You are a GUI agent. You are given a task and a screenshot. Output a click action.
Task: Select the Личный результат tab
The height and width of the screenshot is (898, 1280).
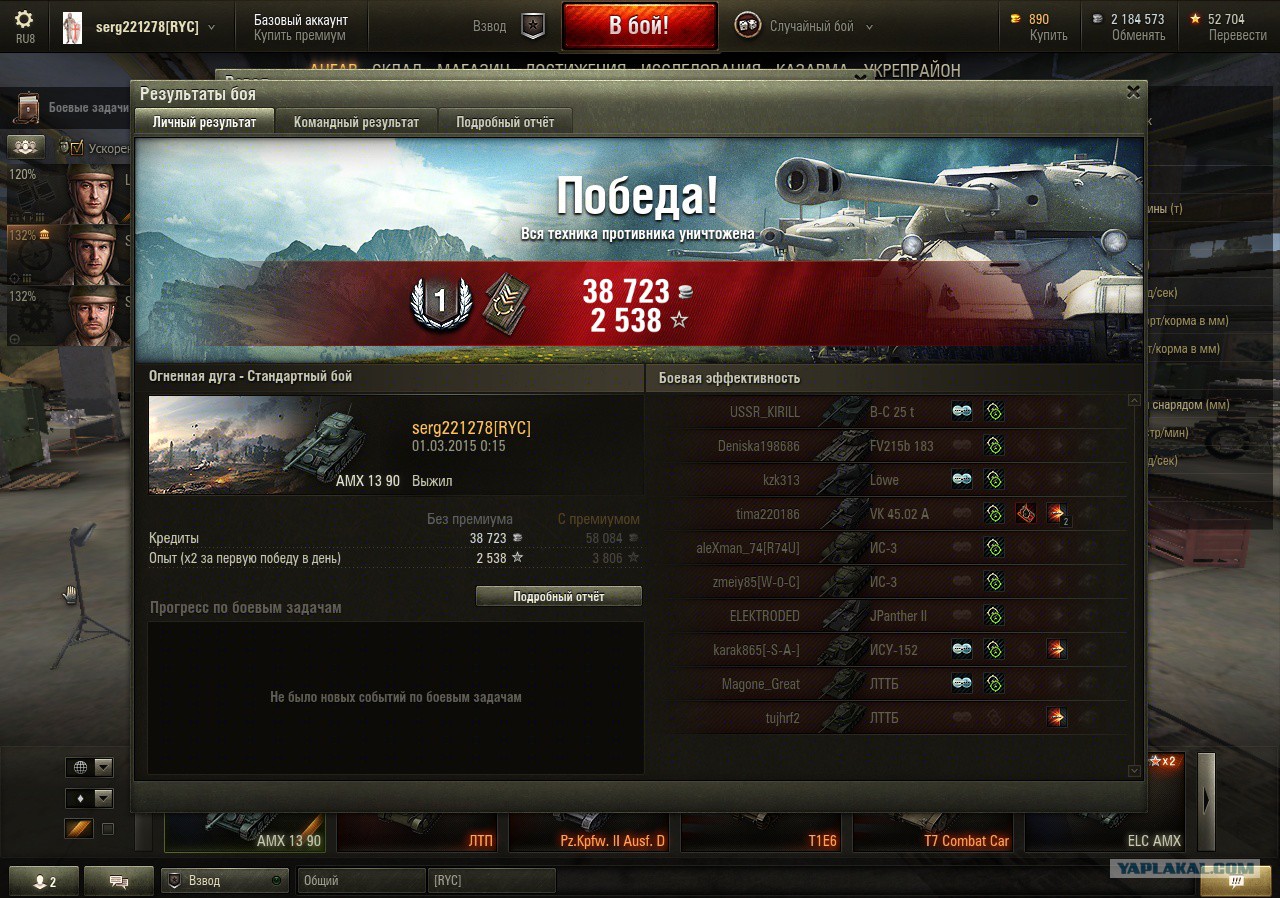point(204,122)
